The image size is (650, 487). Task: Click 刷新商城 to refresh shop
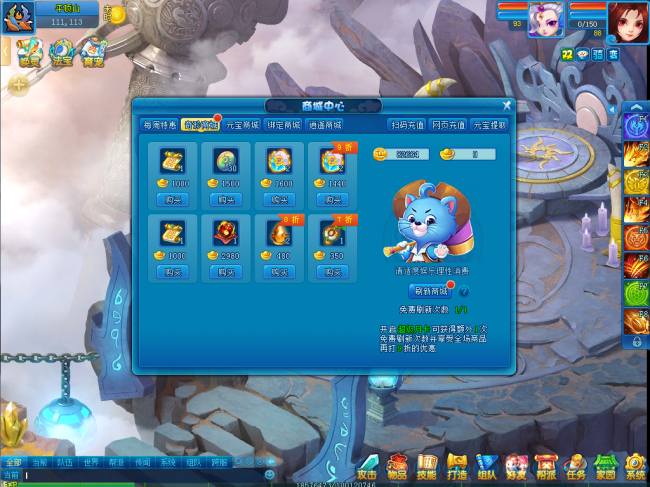coord(430,291)
